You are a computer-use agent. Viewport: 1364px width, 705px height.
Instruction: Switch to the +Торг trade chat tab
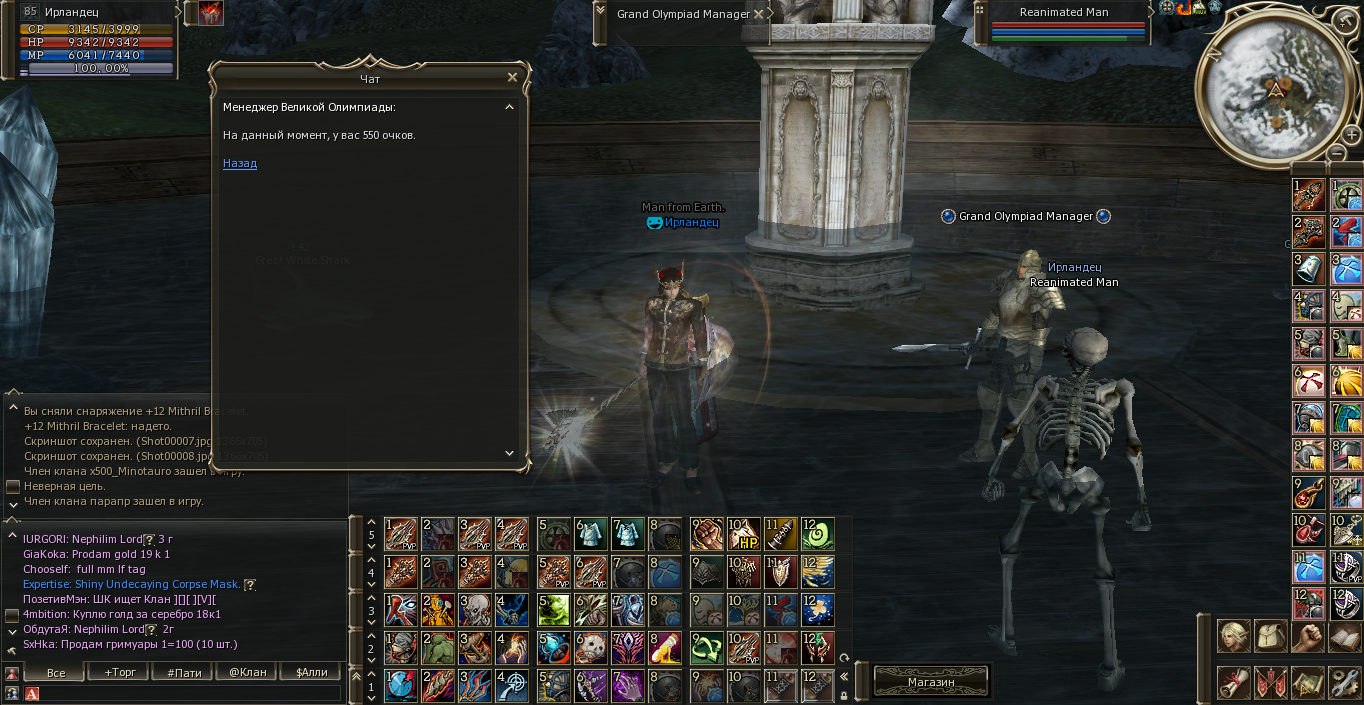[x=120, y=672]
